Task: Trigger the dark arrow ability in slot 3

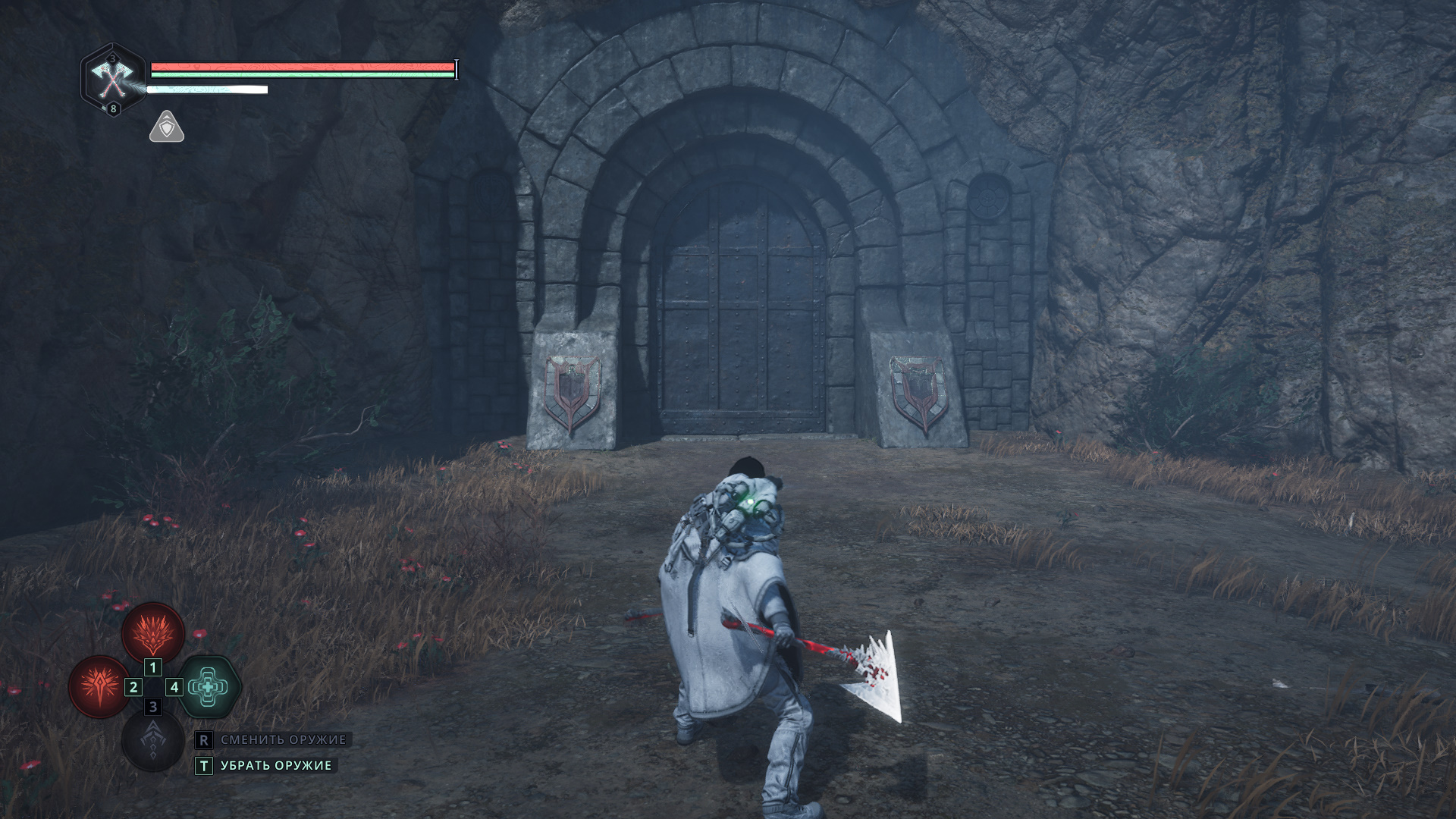Action: click(153, 740)
